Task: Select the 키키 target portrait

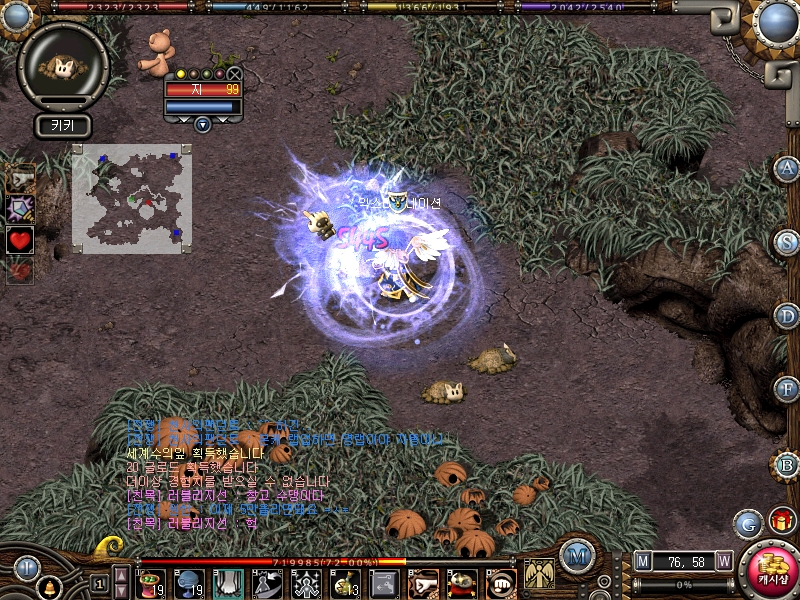Action: click(x=62, y=66)
